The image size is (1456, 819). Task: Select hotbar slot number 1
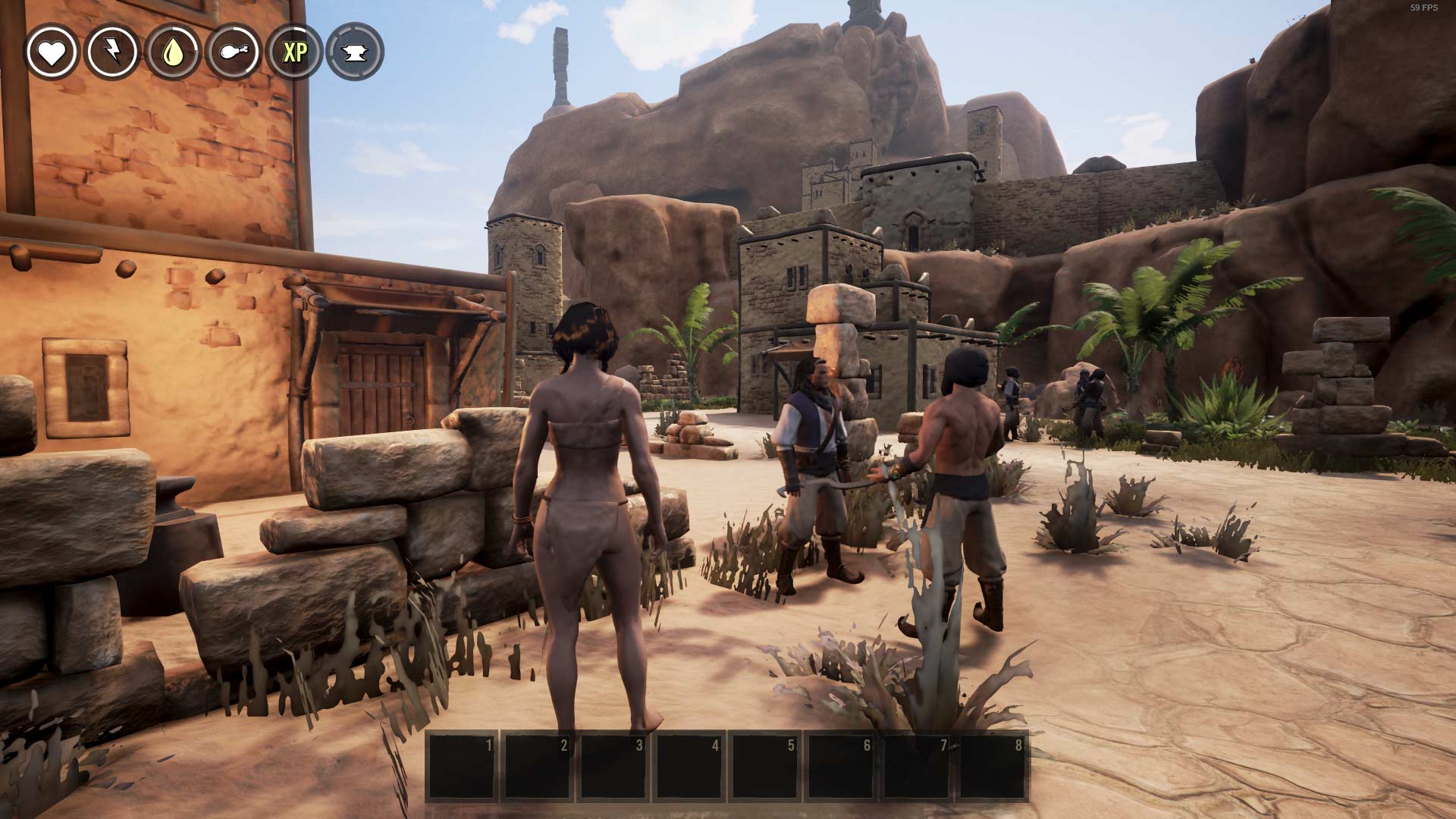[462, 766]
